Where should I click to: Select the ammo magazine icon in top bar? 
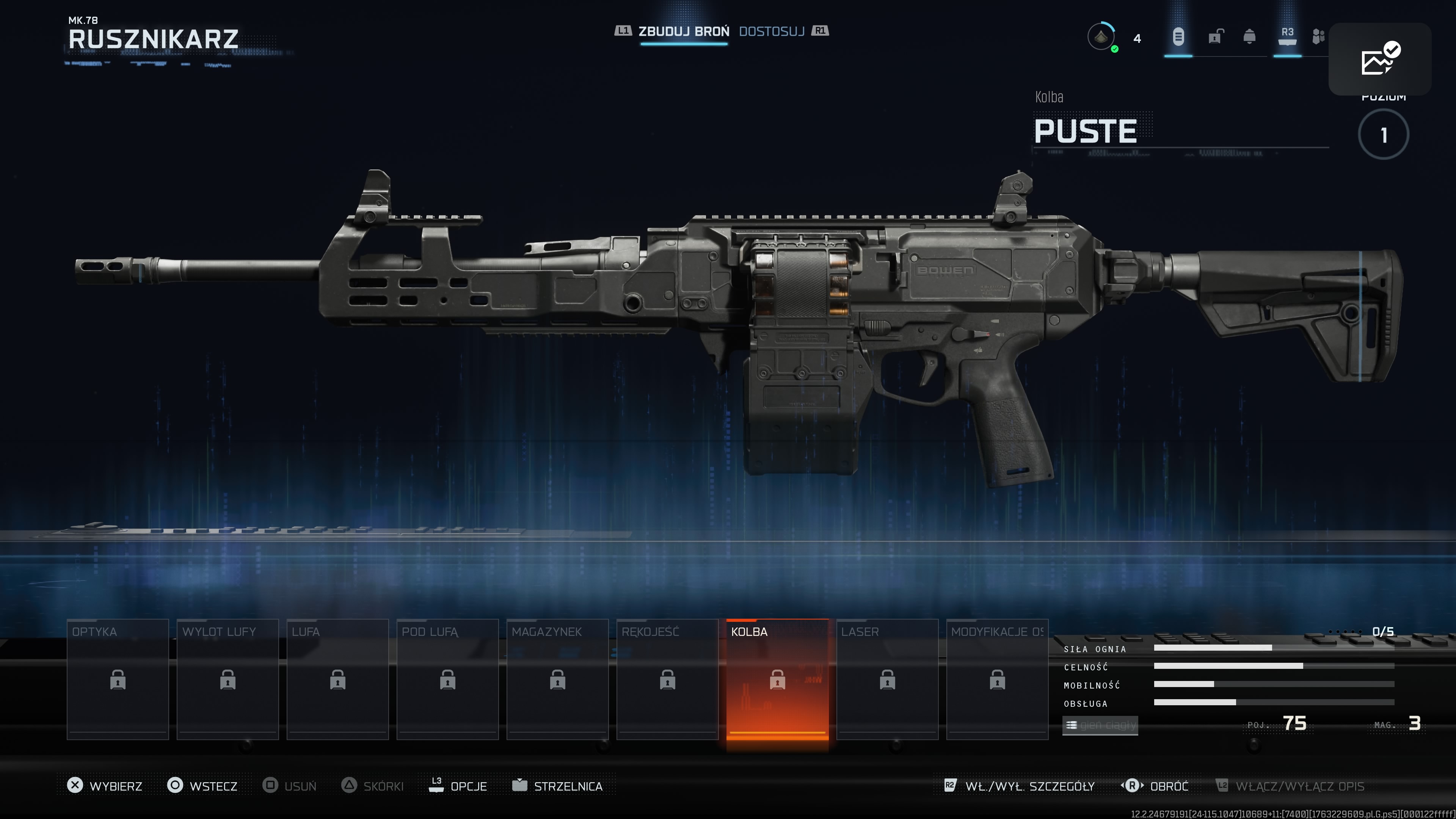[x=1178, y=37]
